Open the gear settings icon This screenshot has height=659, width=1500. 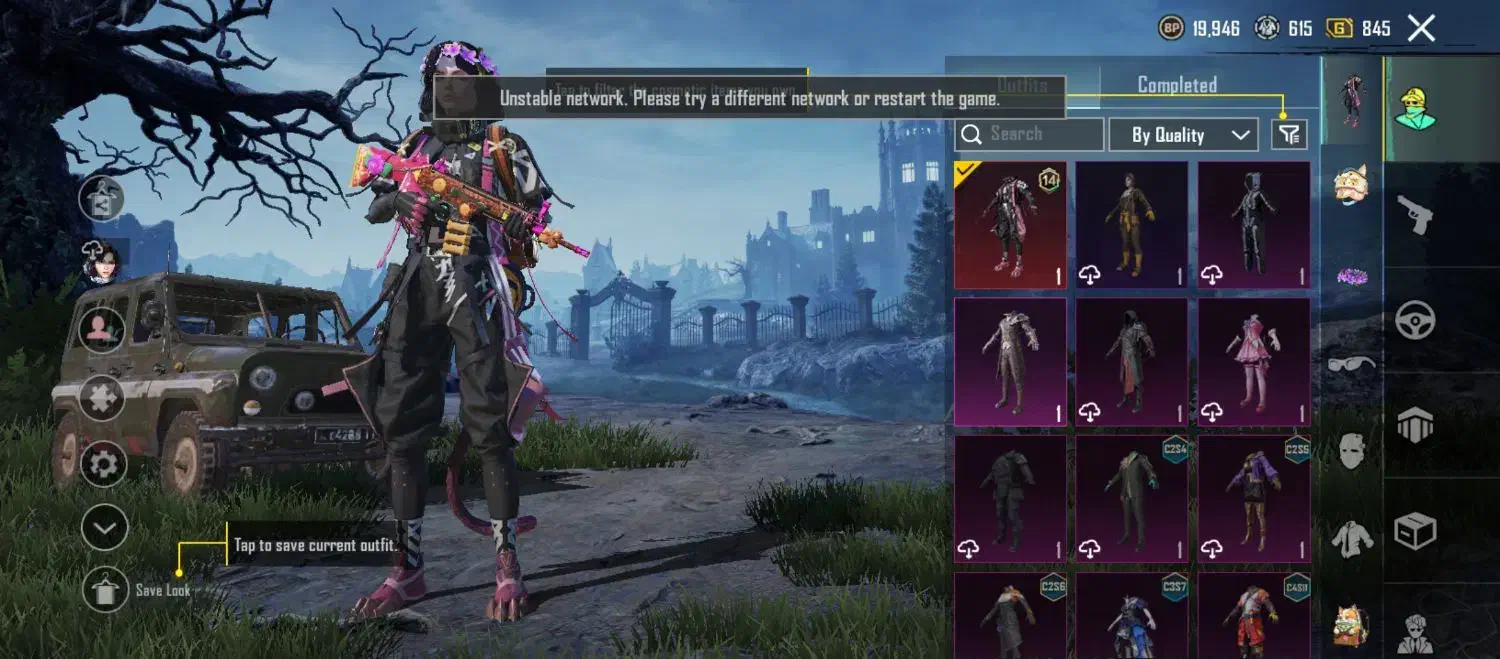pos(104,463)
